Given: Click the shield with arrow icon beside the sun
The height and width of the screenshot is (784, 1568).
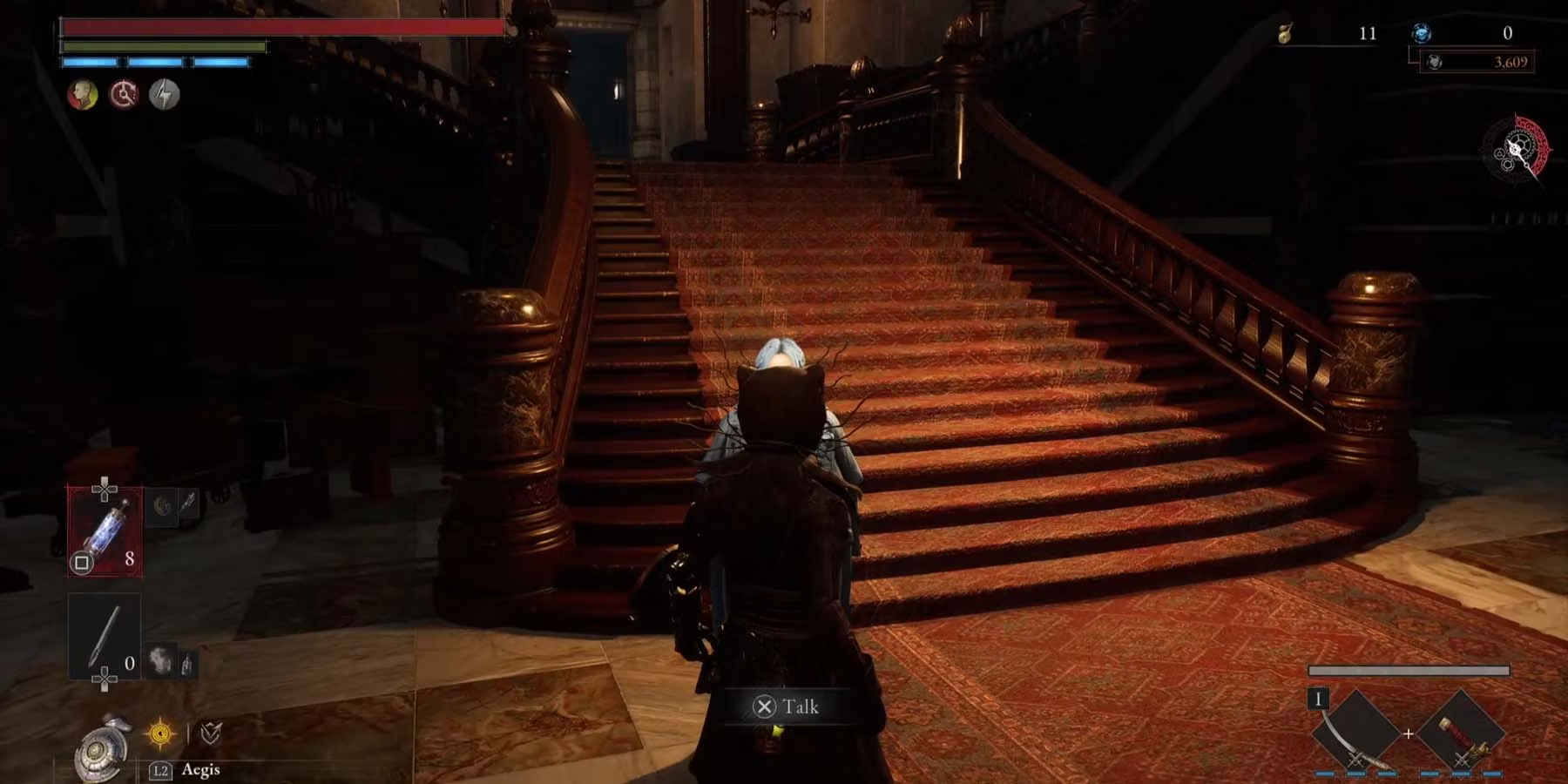Looking at the screenshot, I should [210, 733].
